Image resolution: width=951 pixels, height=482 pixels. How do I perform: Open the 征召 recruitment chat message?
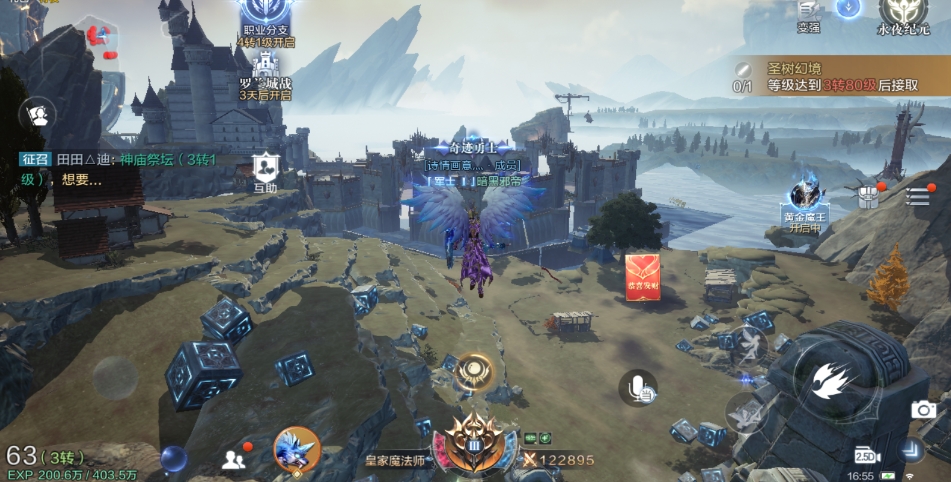coord(120,169)
